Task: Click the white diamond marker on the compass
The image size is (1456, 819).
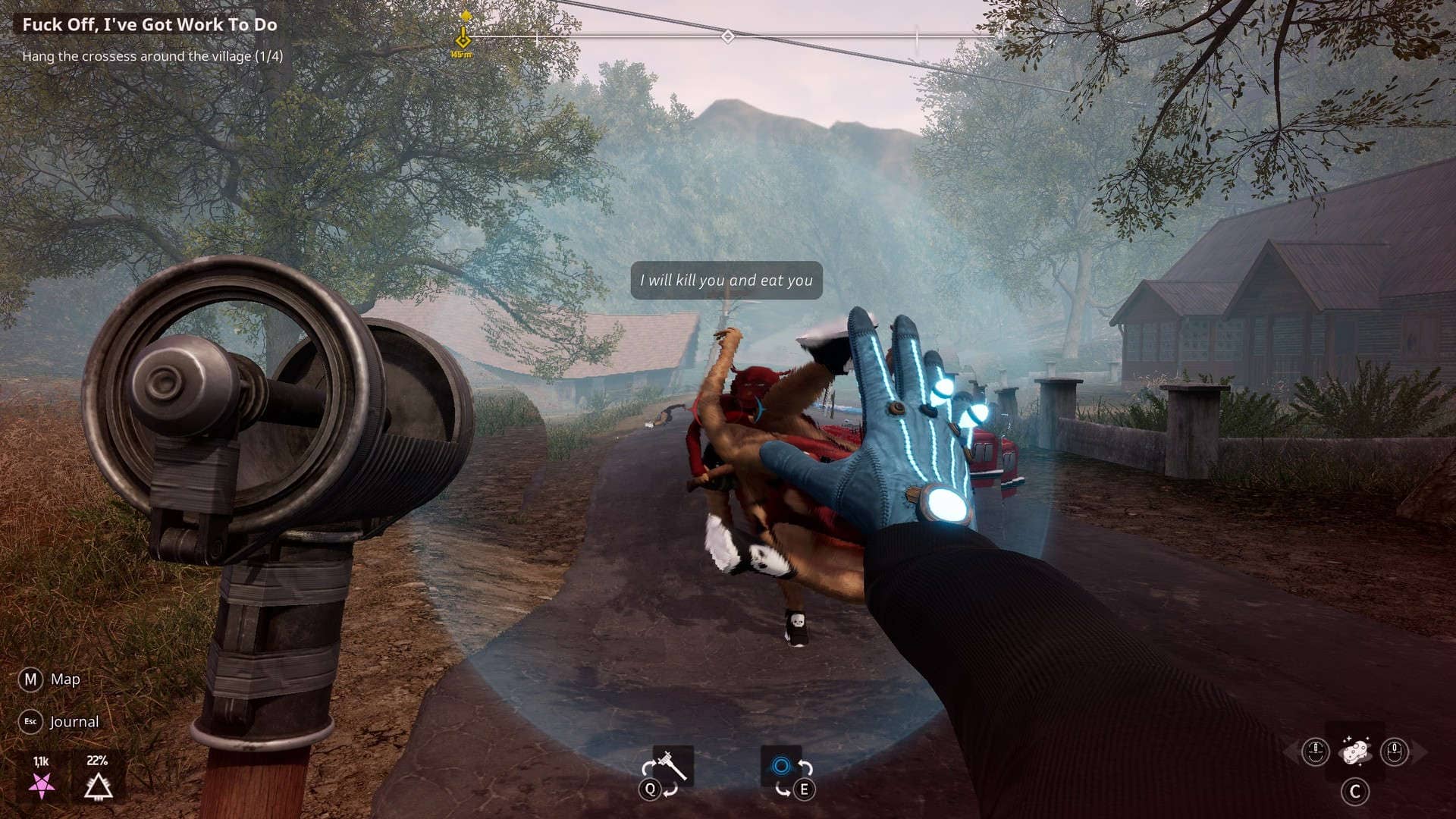Action: click(727, 36)
